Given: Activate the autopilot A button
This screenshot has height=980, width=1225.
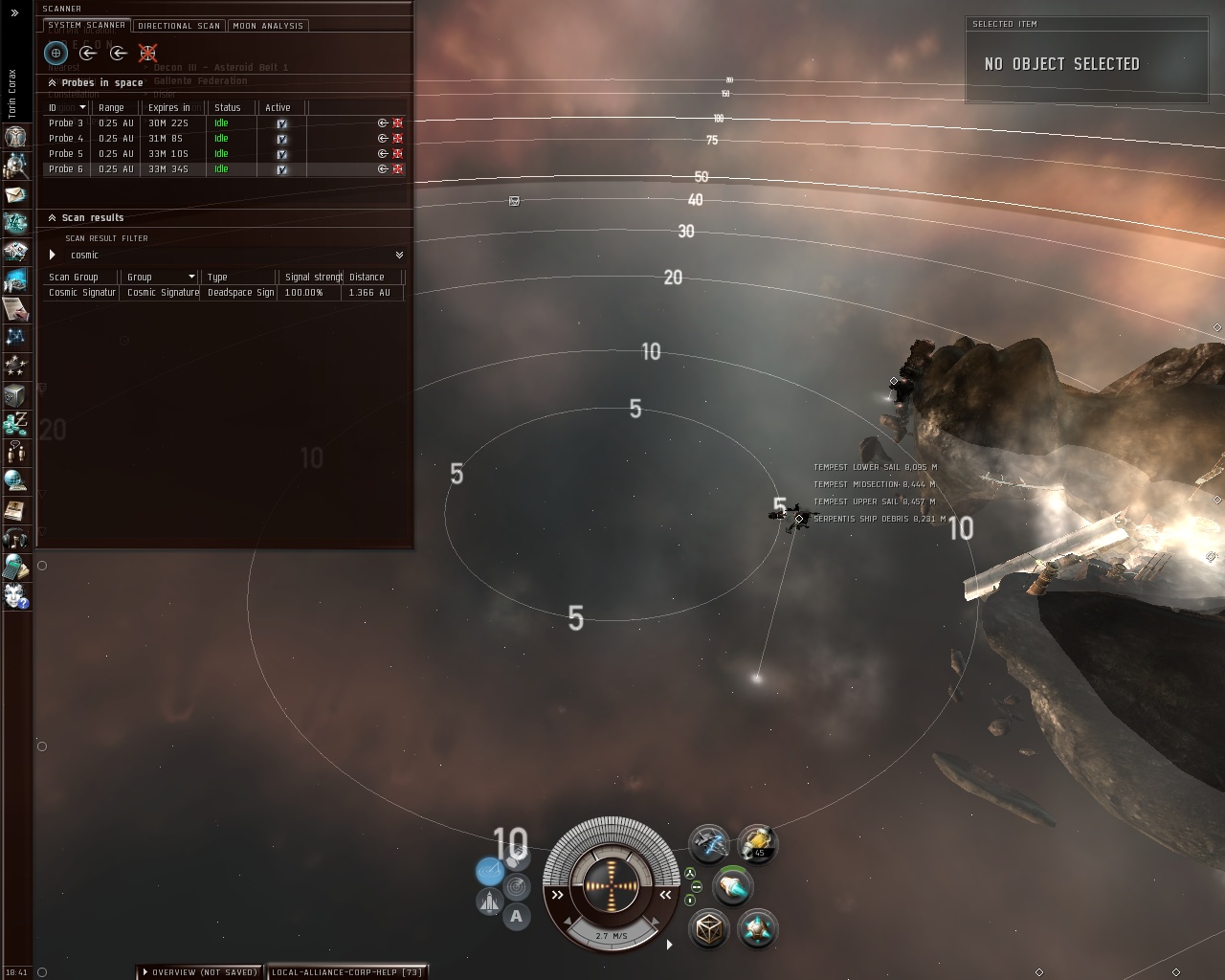Looking at the screenshot, I should [x=517, y=916].
